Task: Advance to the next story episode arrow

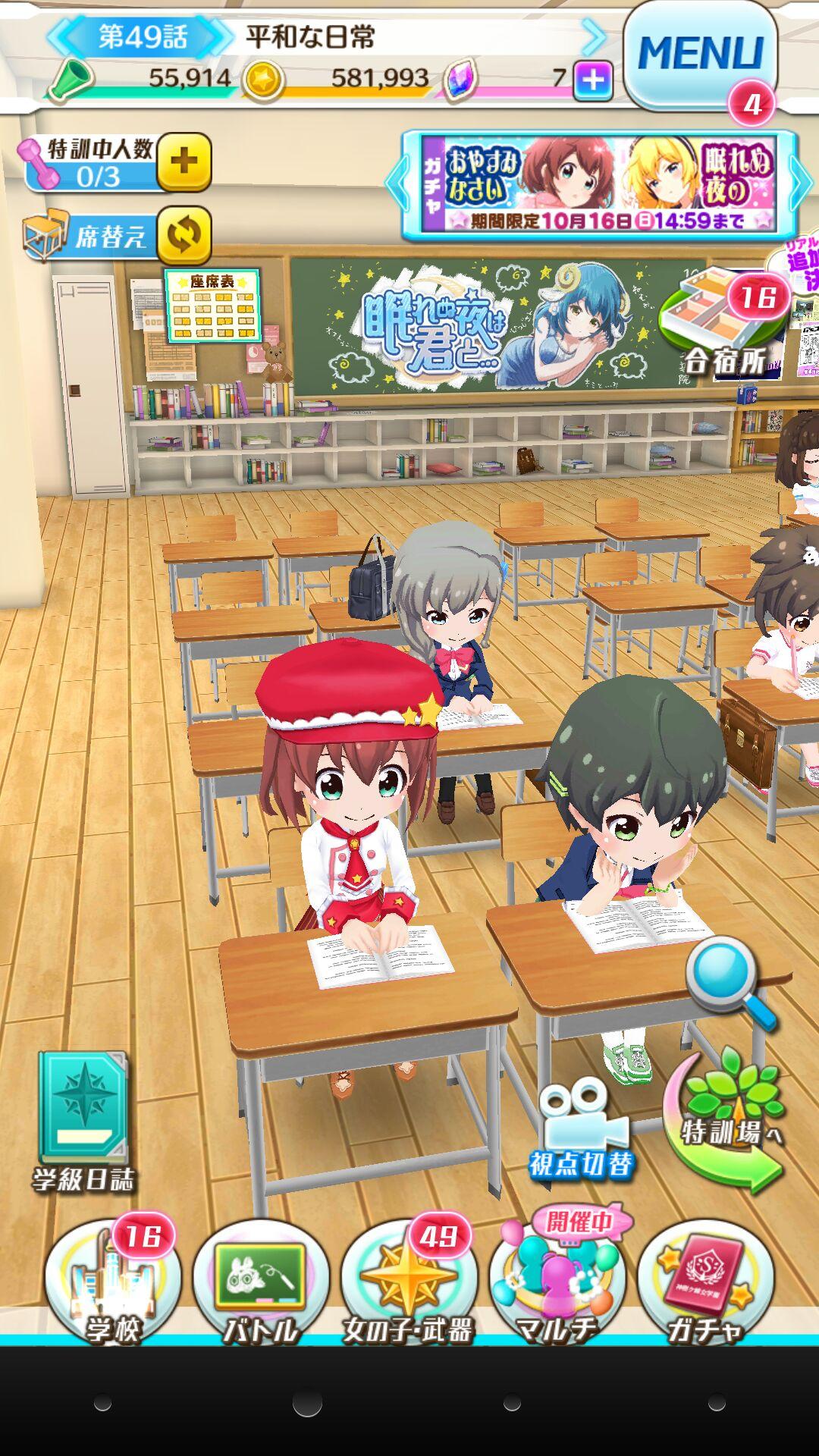Action: point(594,36)
